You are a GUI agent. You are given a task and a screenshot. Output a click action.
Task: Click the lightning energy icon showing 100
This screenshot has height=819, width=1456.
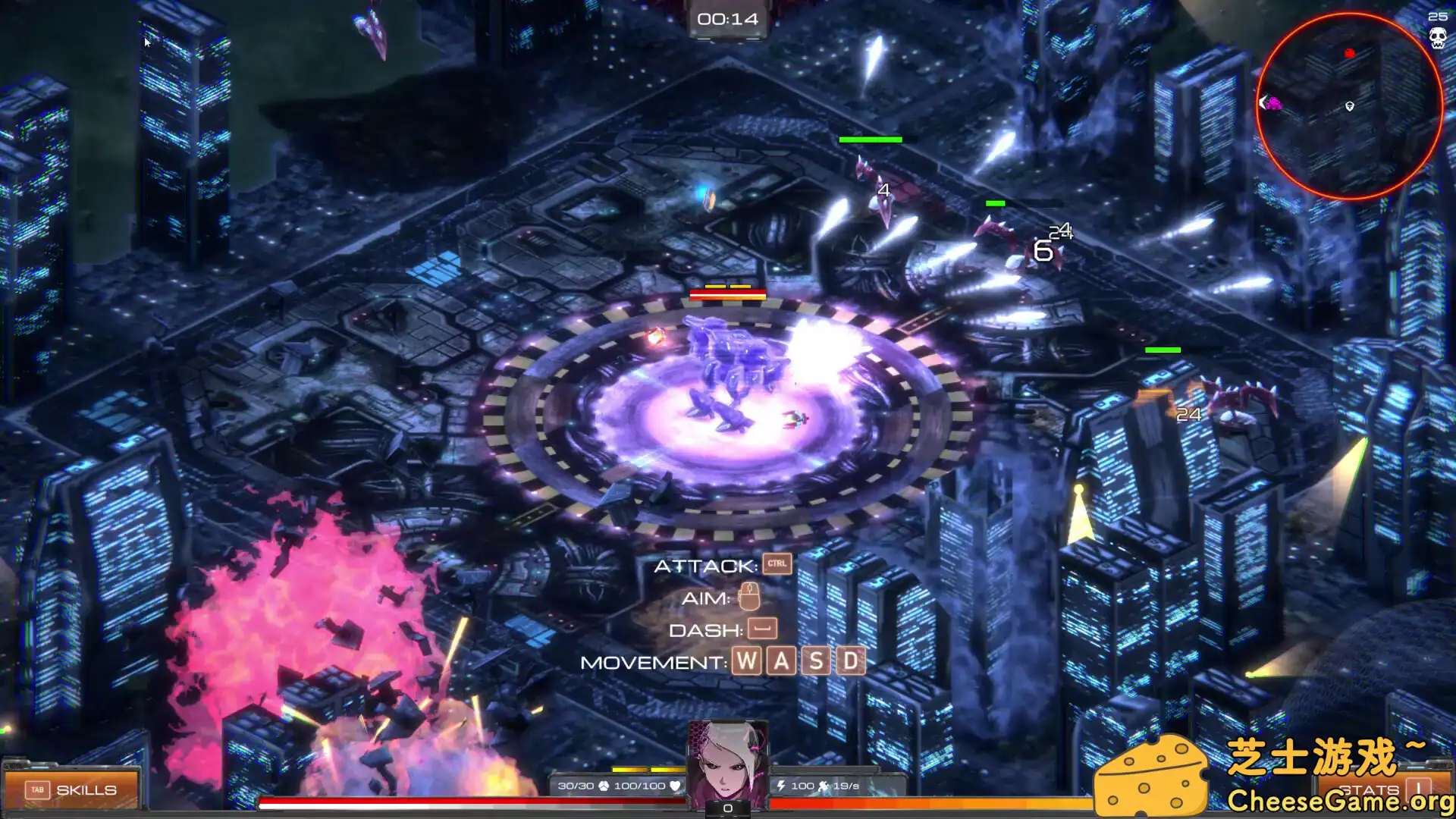[x=782, y=786]
